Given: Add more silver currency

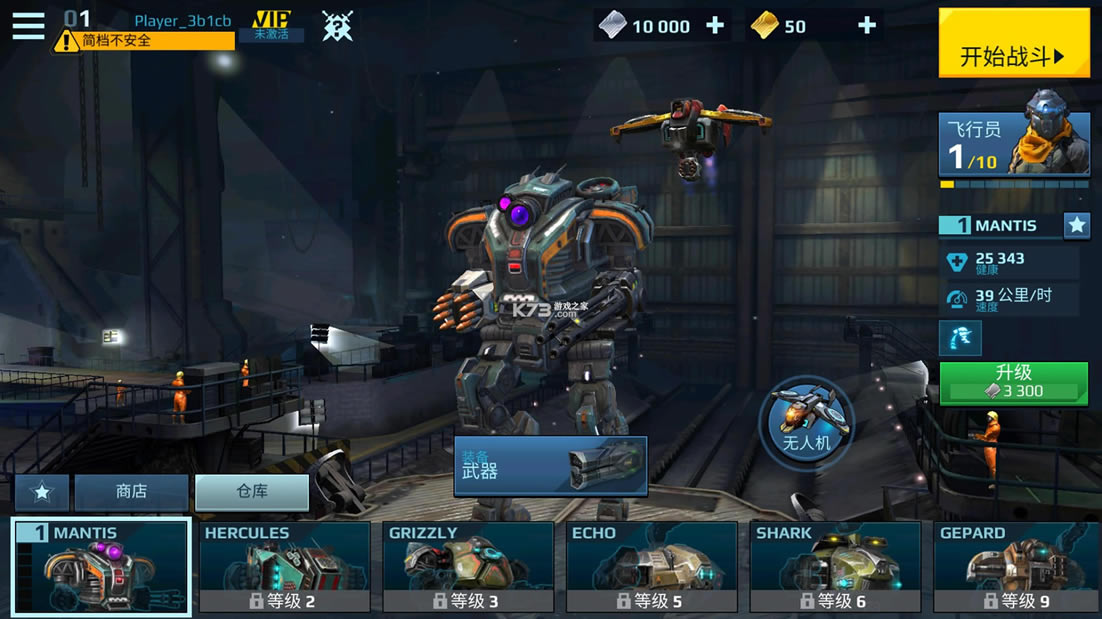Looking at the screenshot, I should pyautogui.click(x=715, y=26).
